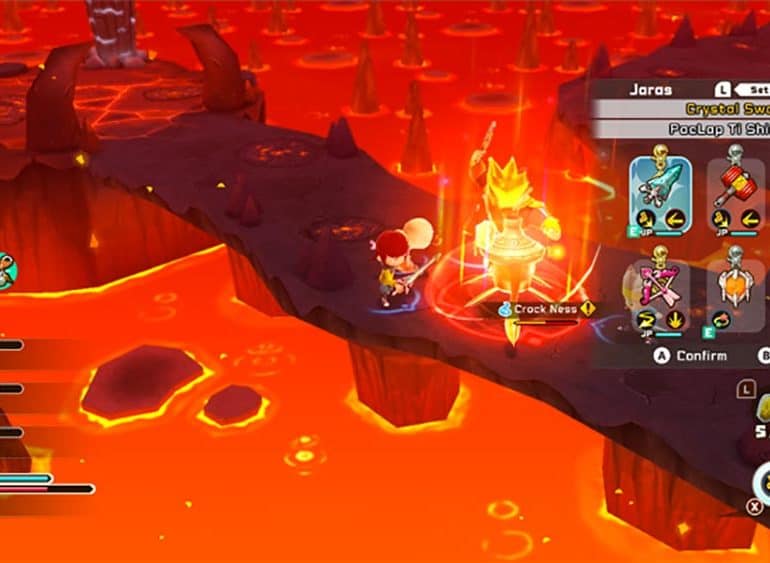Select the crystal sword weapon slot

coord(660,192)
